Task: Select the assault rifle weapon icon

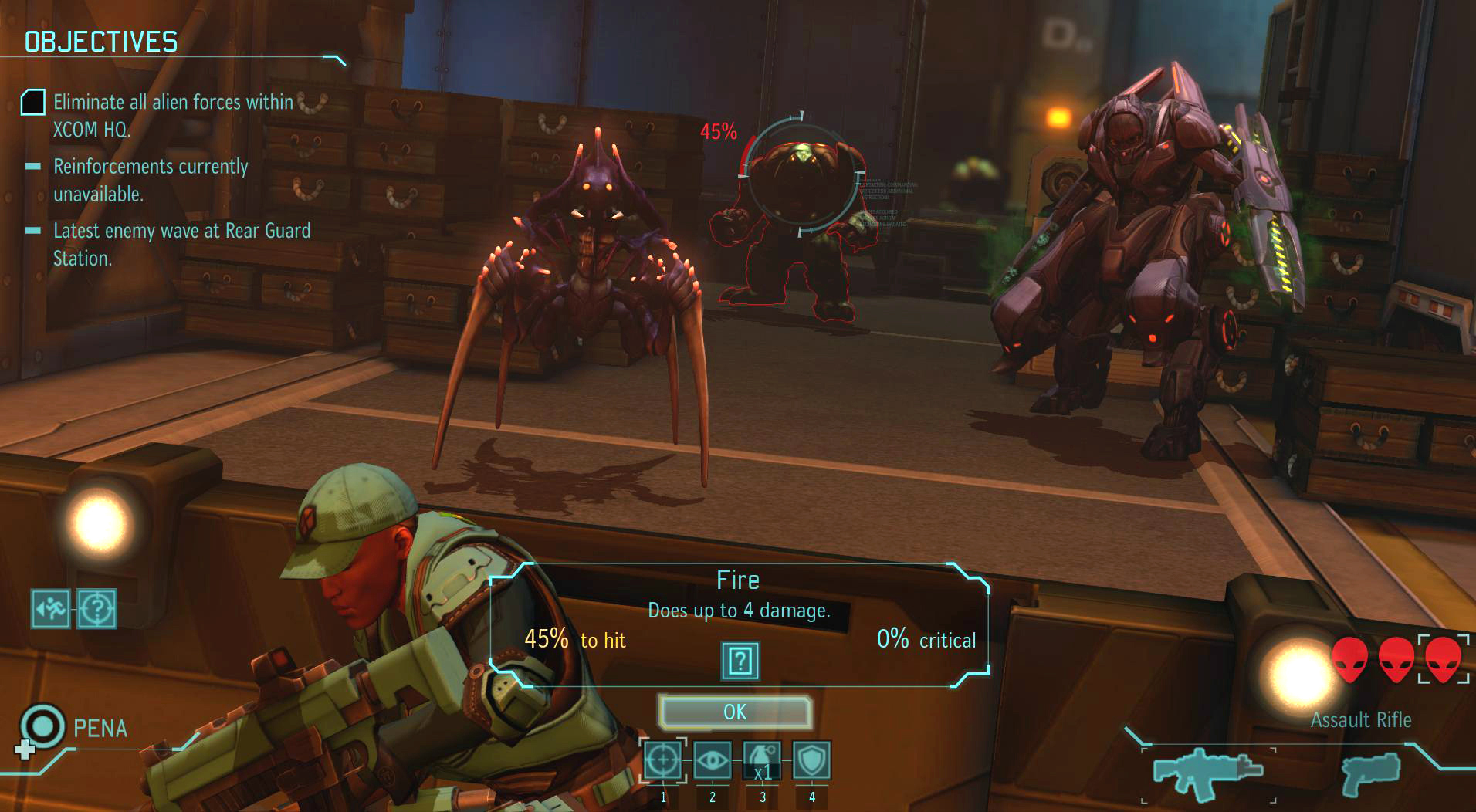Action: coord(1207,772)
